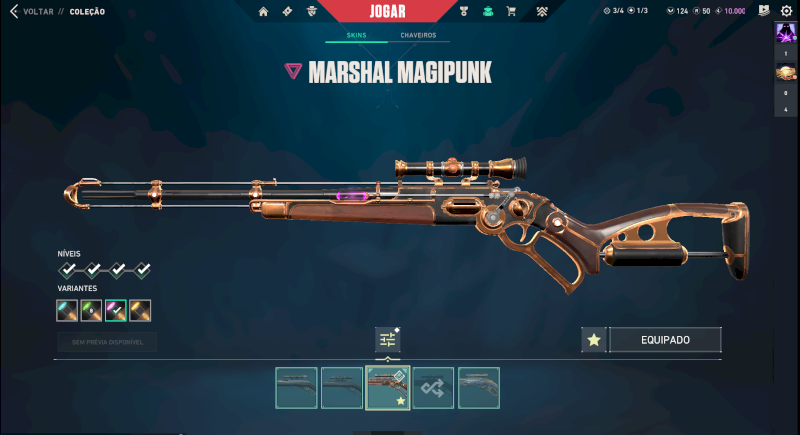Pick the orange variant swatch
Screen dimensions: 800x435
[x=141, y=311]
